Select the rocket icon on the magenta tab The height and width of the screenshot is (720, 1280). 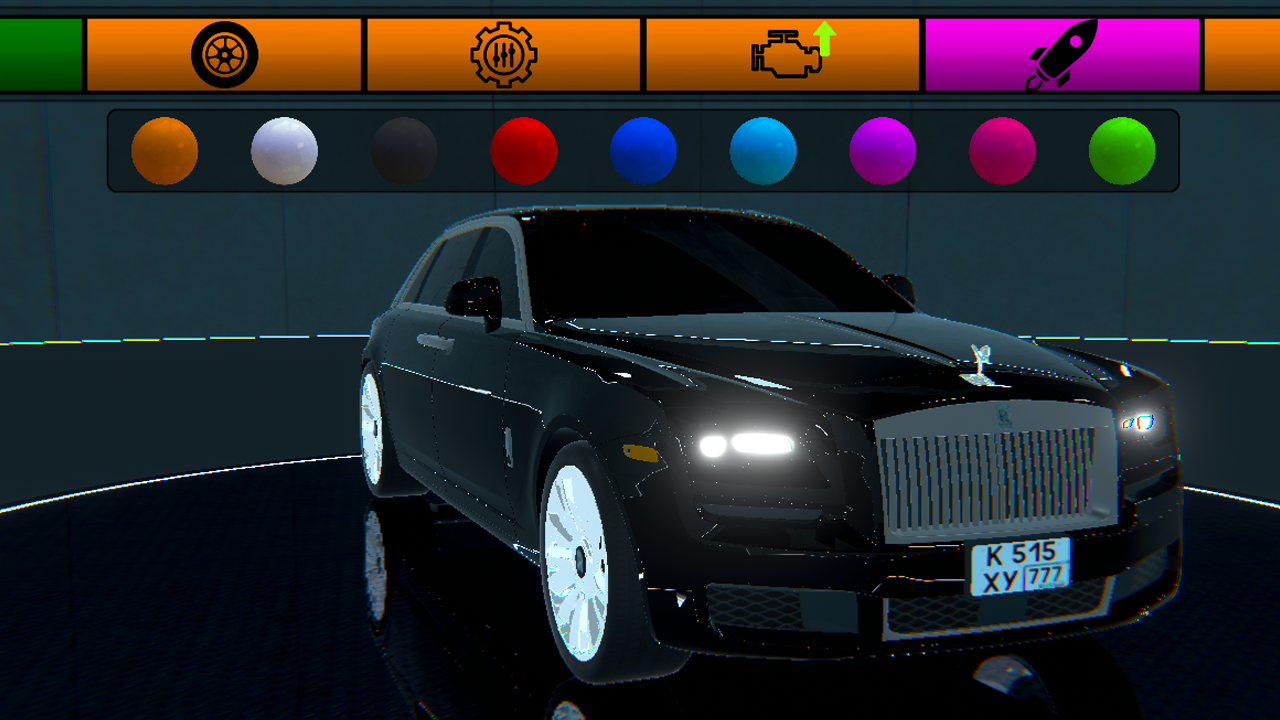pos(1064,50)
